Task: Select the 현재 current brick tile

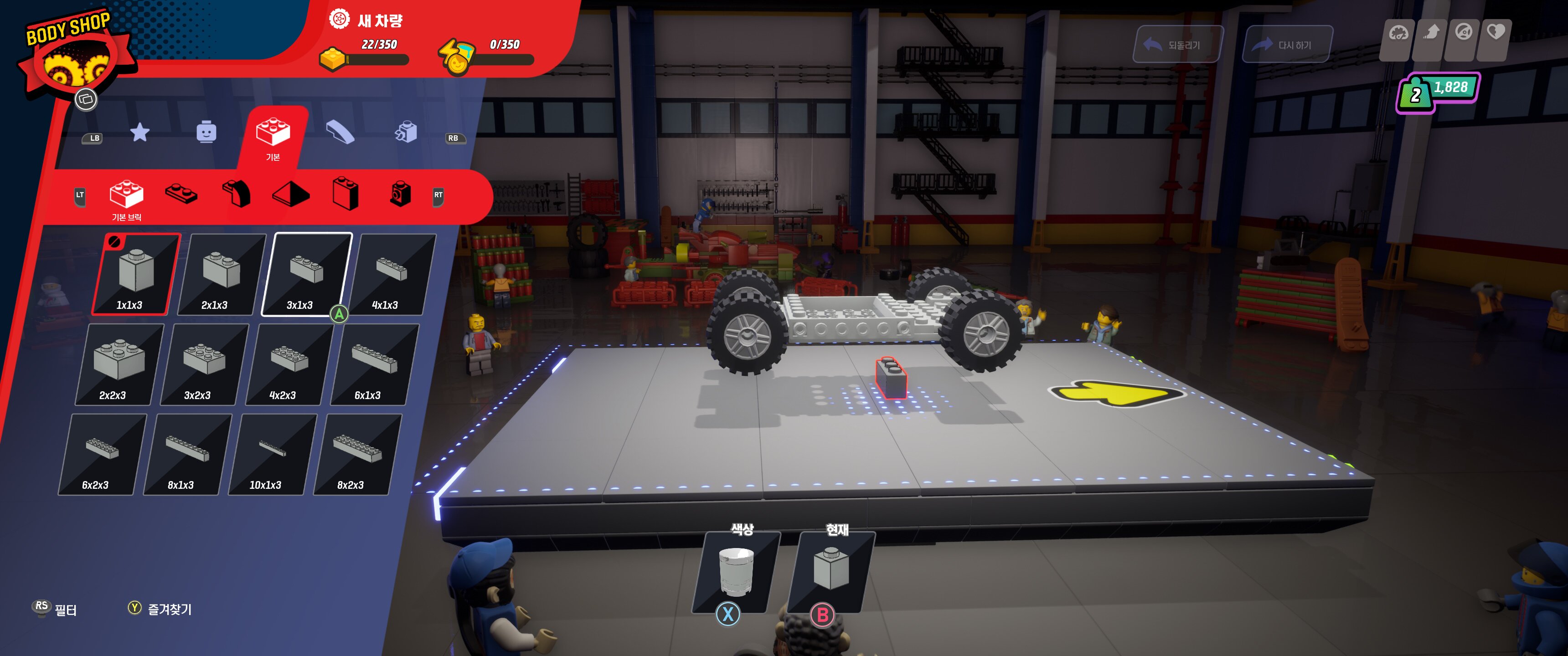Action: [x=831, y=572]
